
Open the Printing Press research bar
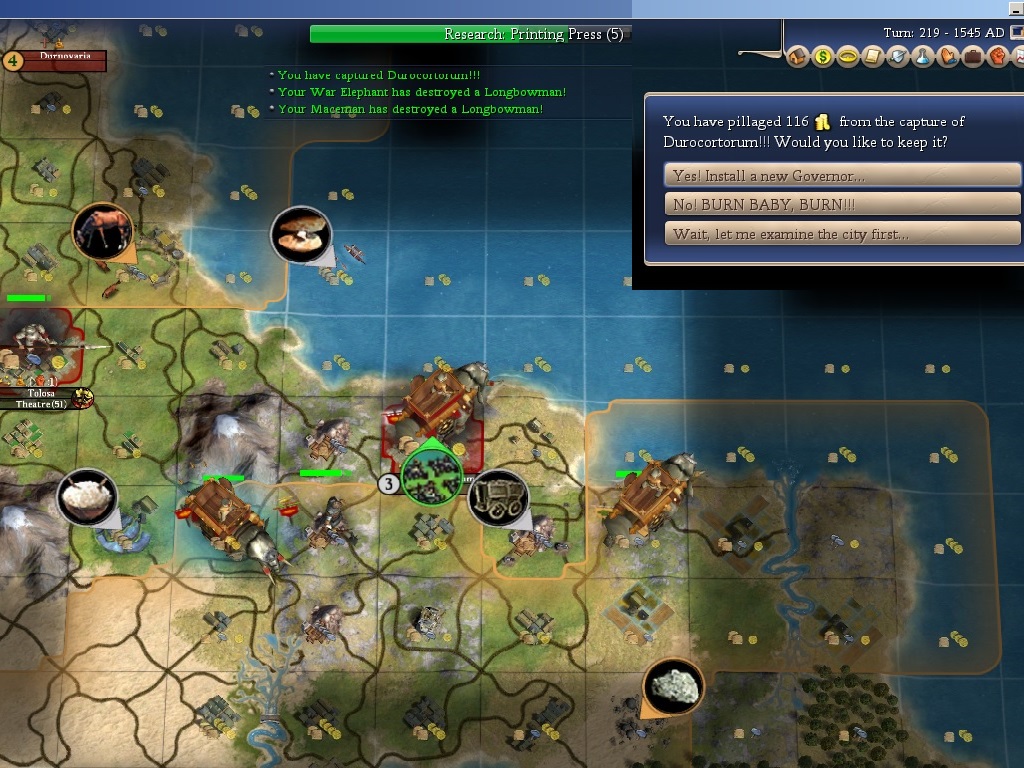point(470,34)
